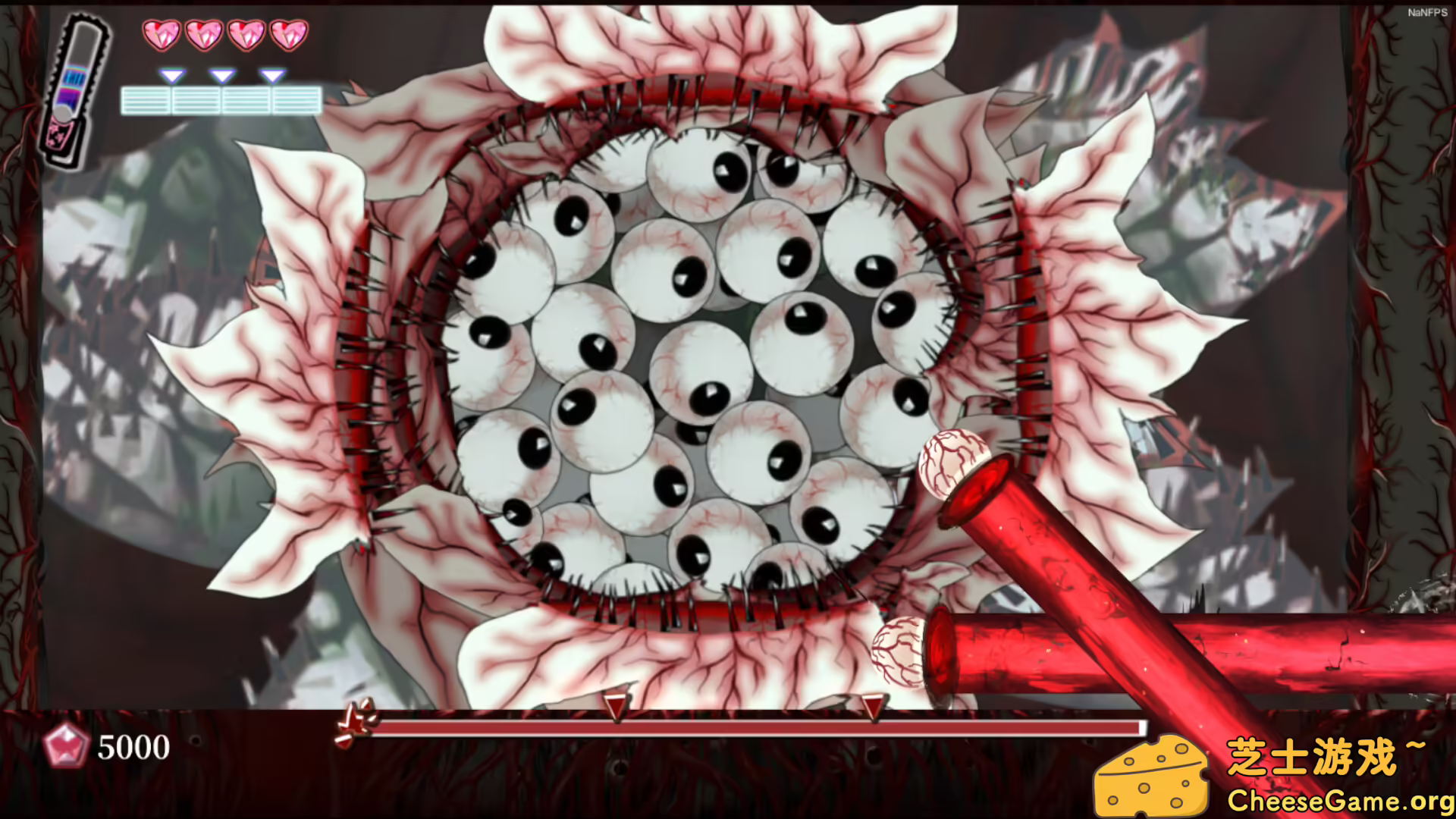1456x819 pixels.
Task: Click the fourth pink heart icon
Action: (x=290, y=34)
